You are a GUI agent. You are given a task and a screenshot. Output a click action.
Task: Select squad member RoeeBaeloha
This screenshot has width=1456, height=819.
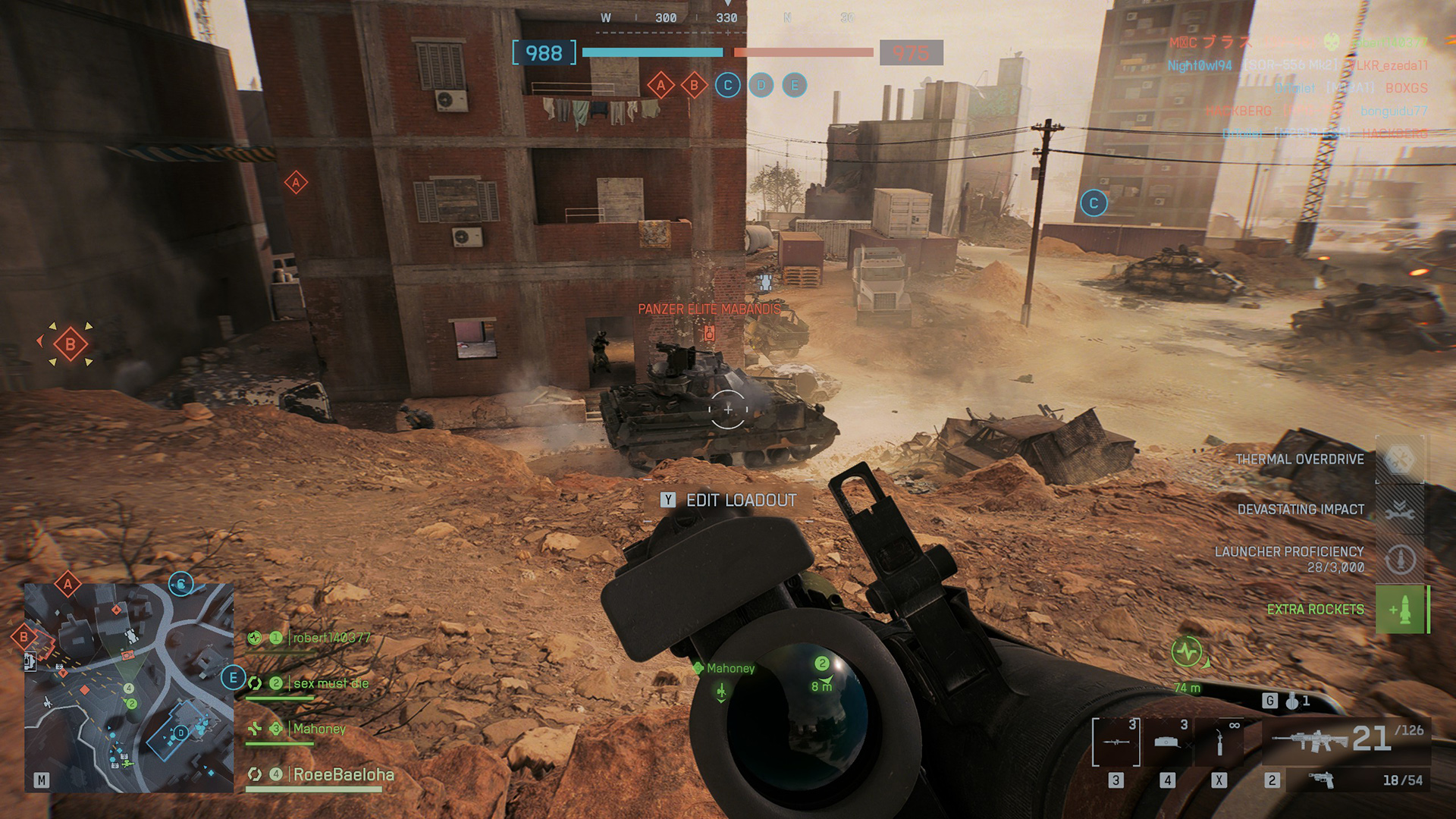click(343, 774)
